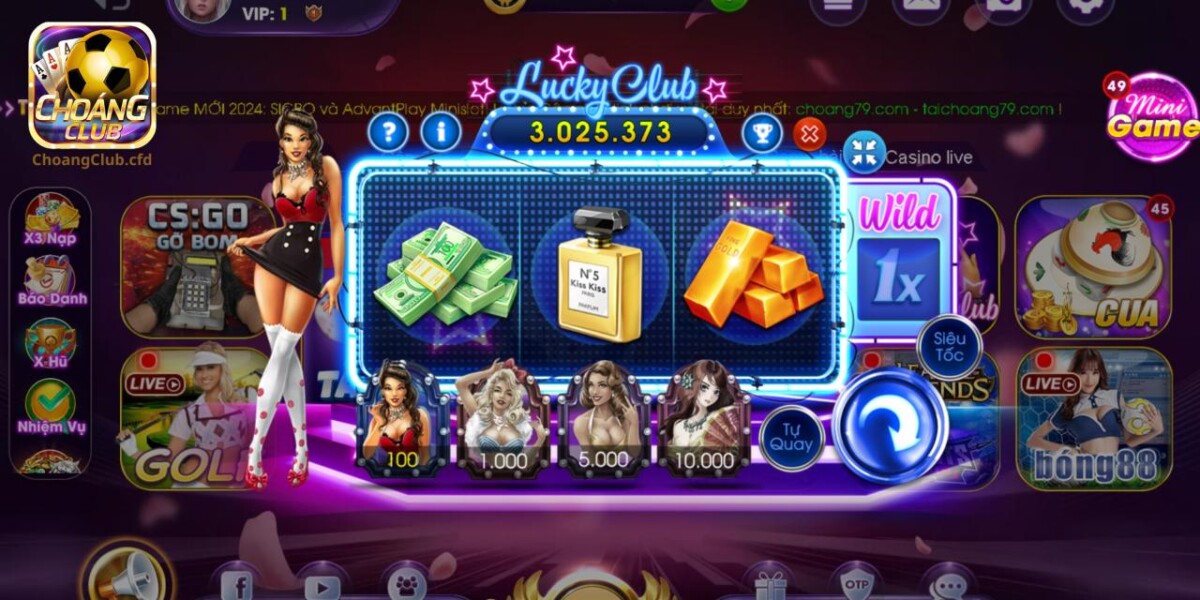This screenshot has height=600, width=1200.
Task: Spin the blue circular arrow button
Action: (x=889, y=425)
